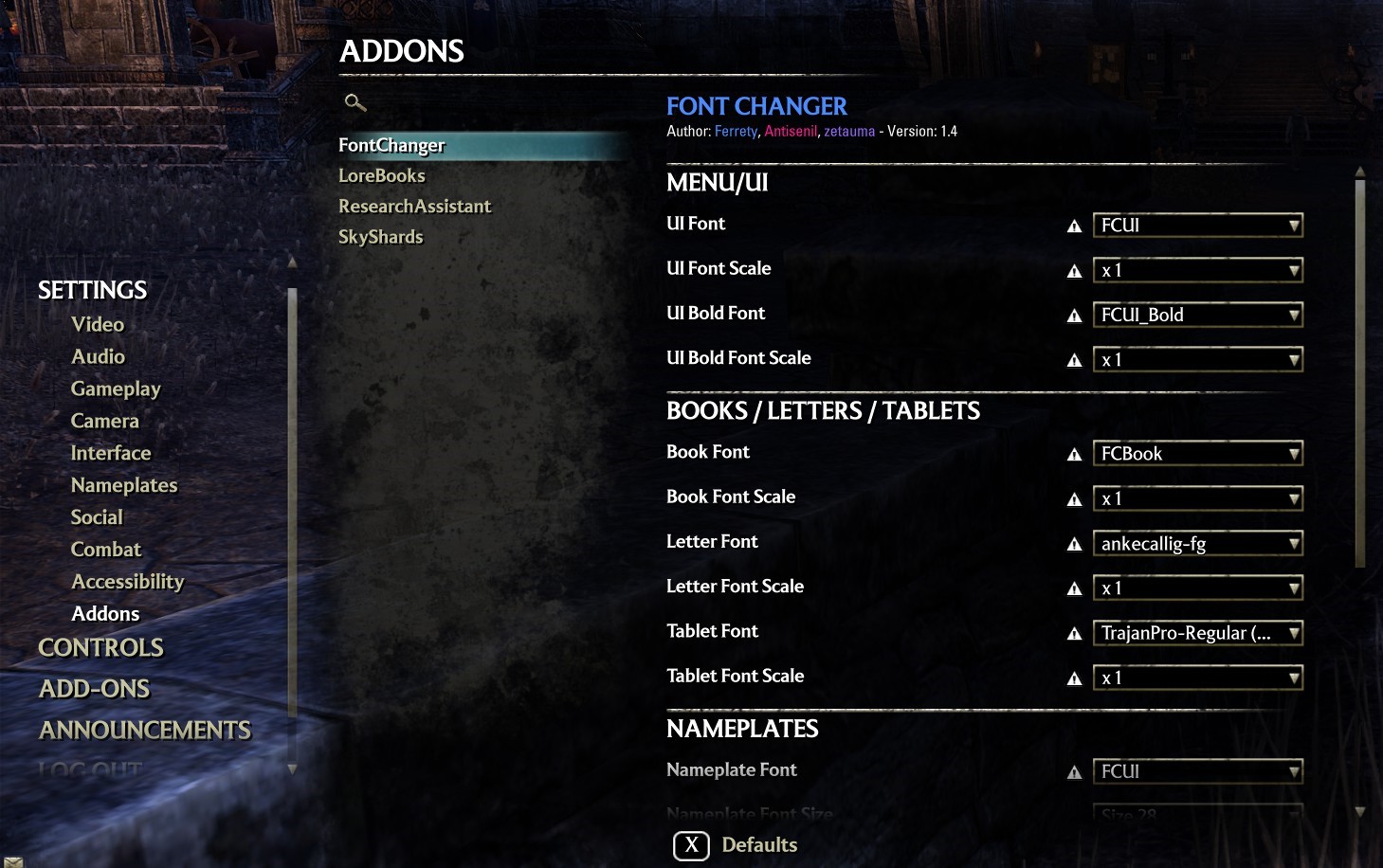This screenshot has width=1383, height=868.
Task: Change the Book Font dropdown
Action: coord(1197,453)
